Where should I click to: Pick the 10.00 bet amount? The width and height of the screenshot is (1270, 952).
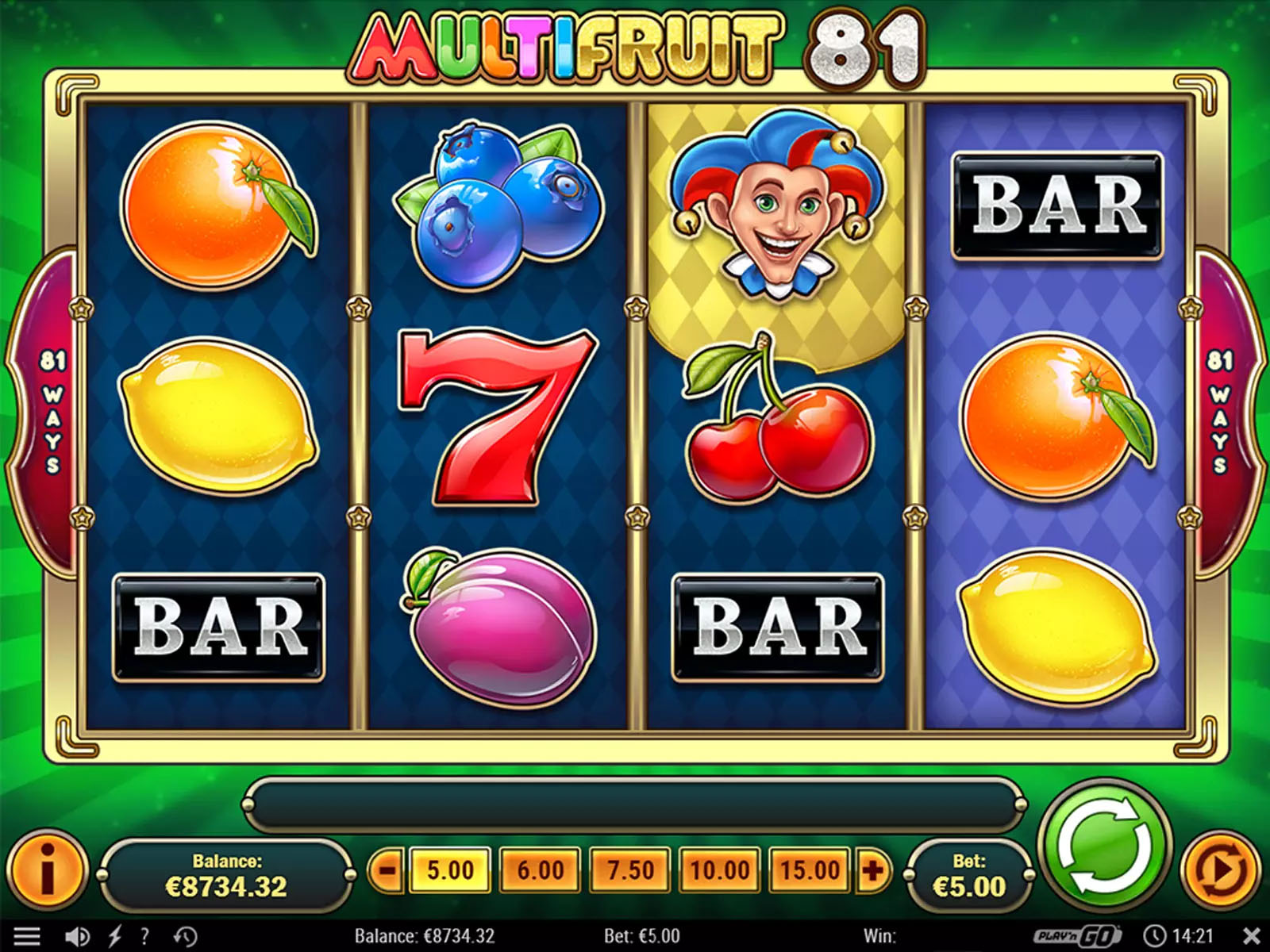pyautogui.click(x=720, y=870)
